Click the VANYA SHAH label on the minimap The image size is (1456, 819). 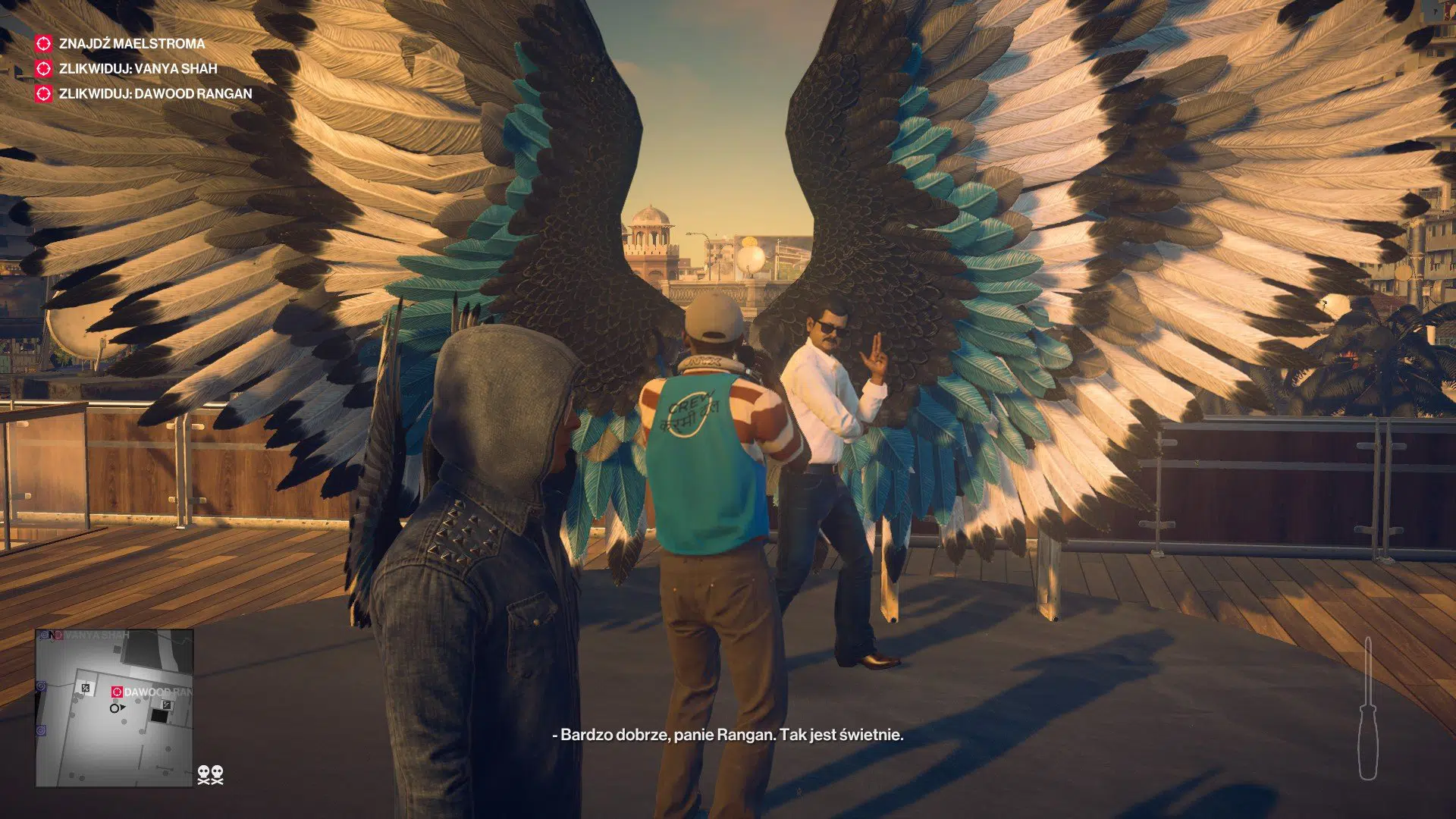point(96,635)
